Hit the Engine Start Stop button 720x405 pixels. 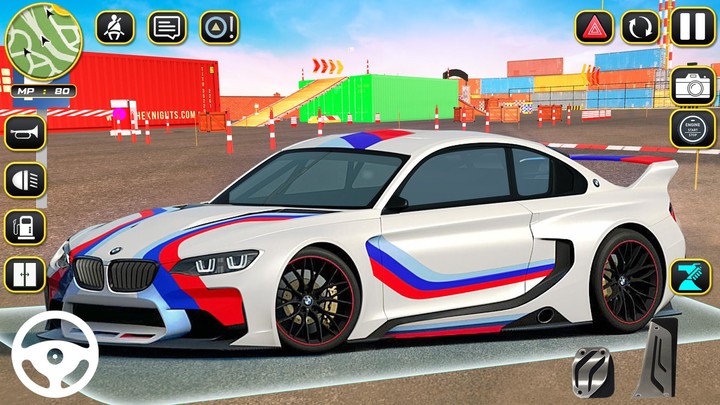click(692, 129)
